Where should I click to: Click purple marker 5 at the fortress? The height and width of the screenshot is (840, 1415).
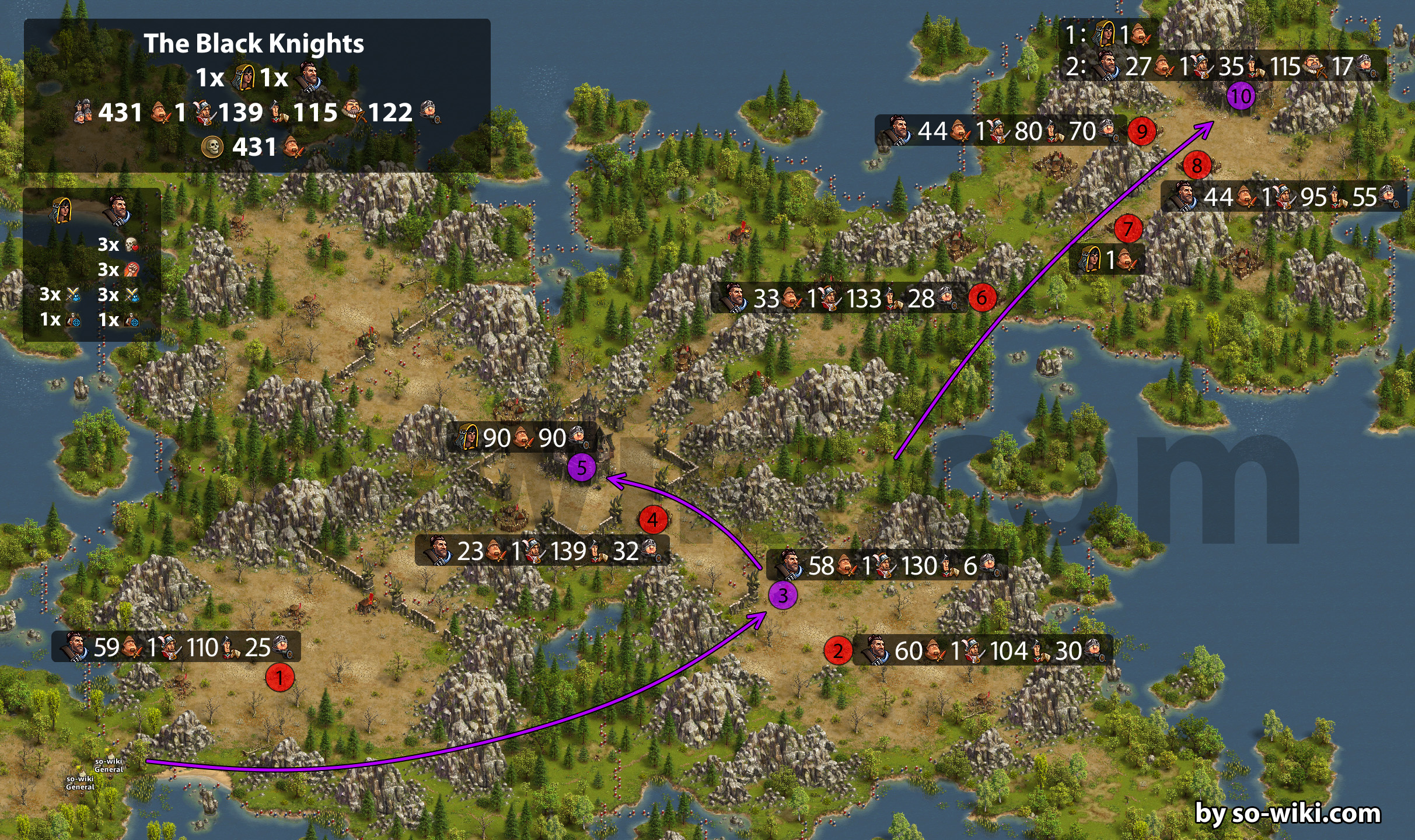coord(581,468)
